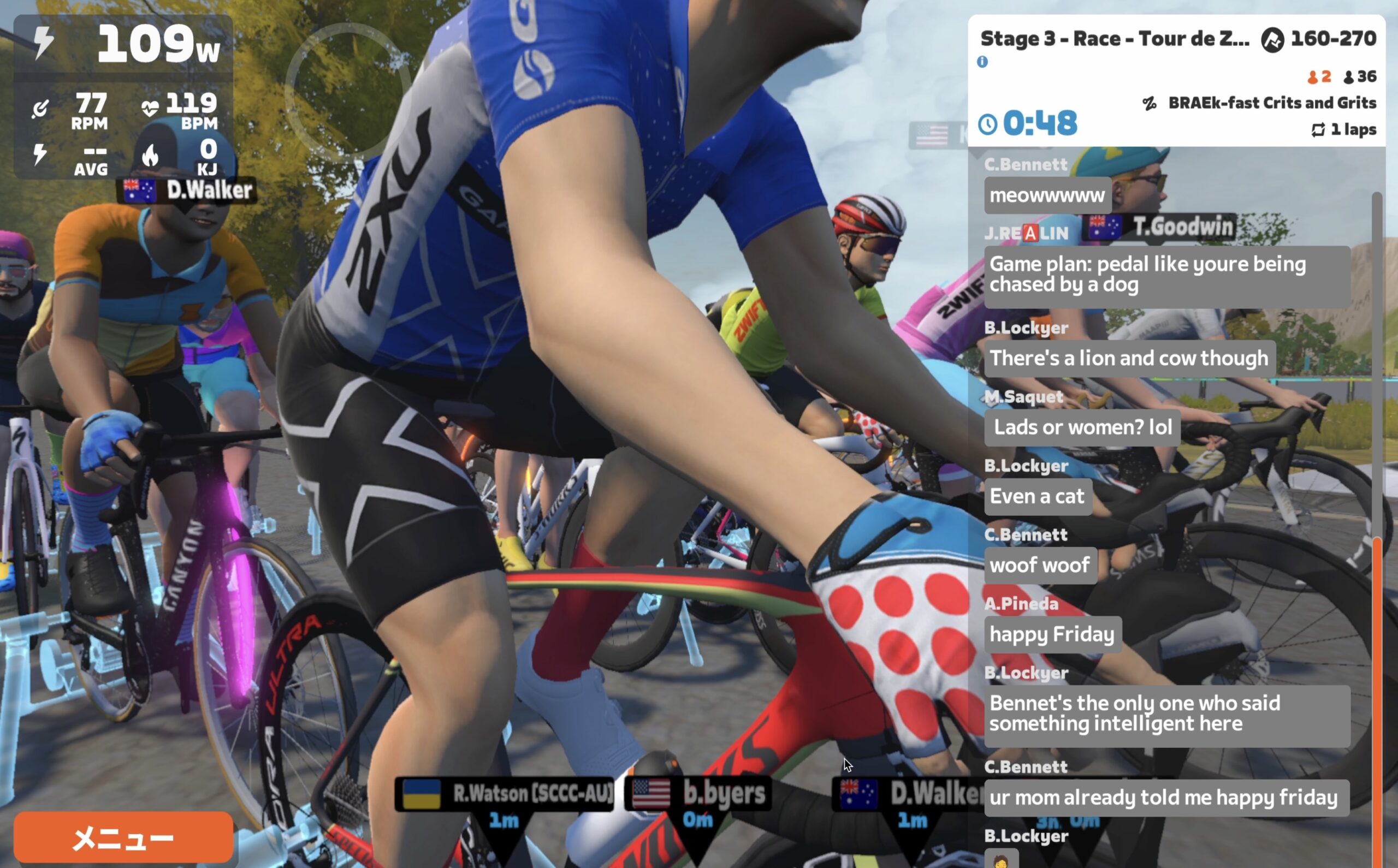
Task: Click the blue info icon under the stage title
Action: 982,62
